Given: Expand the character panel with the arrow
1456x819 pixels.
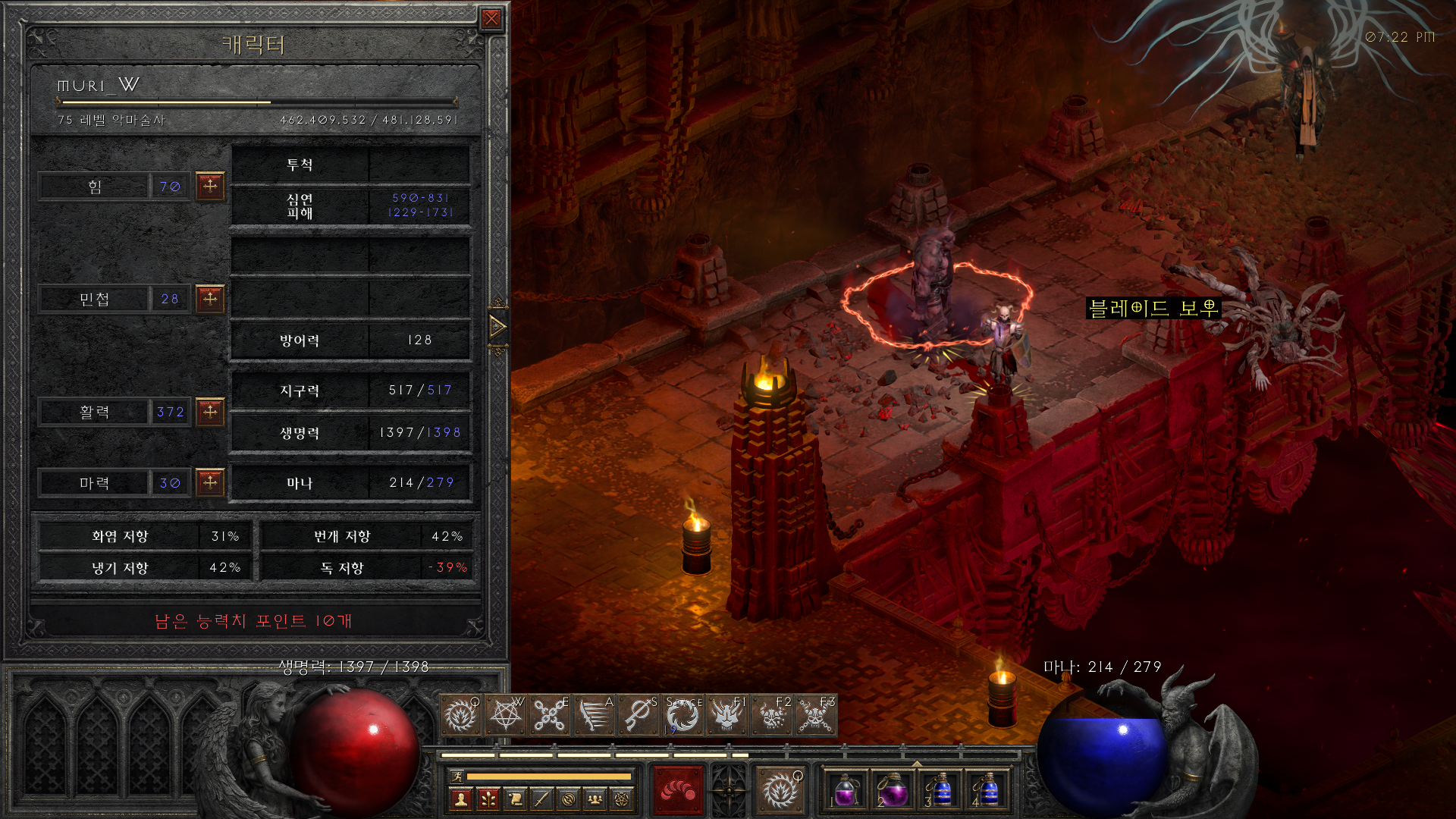Looking at the screenshot, I should (497, 327).
